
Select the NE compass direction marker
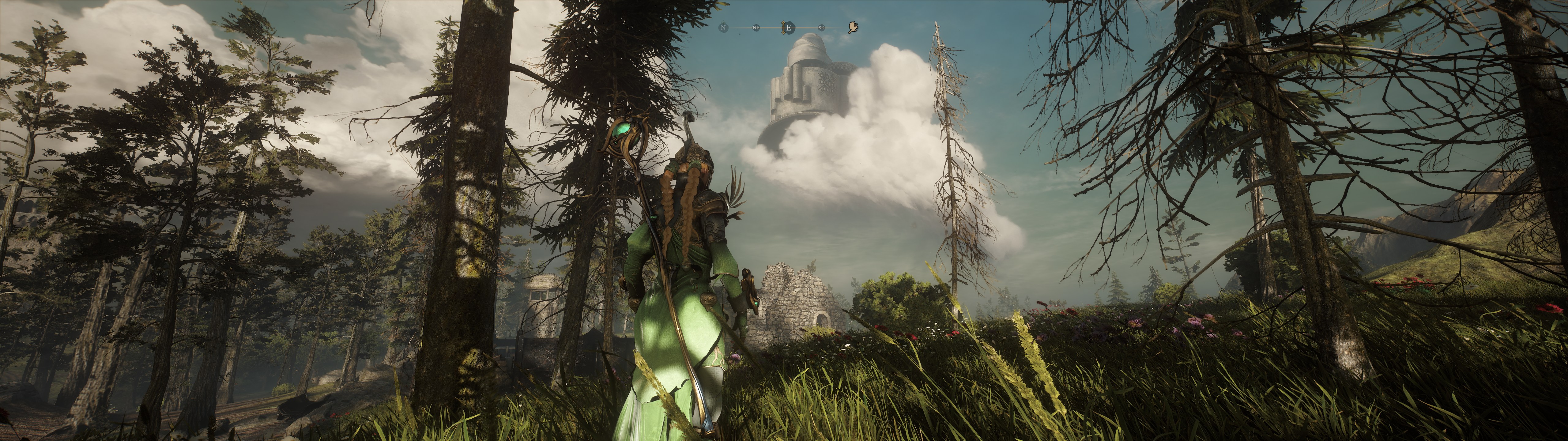coord(756,28)
